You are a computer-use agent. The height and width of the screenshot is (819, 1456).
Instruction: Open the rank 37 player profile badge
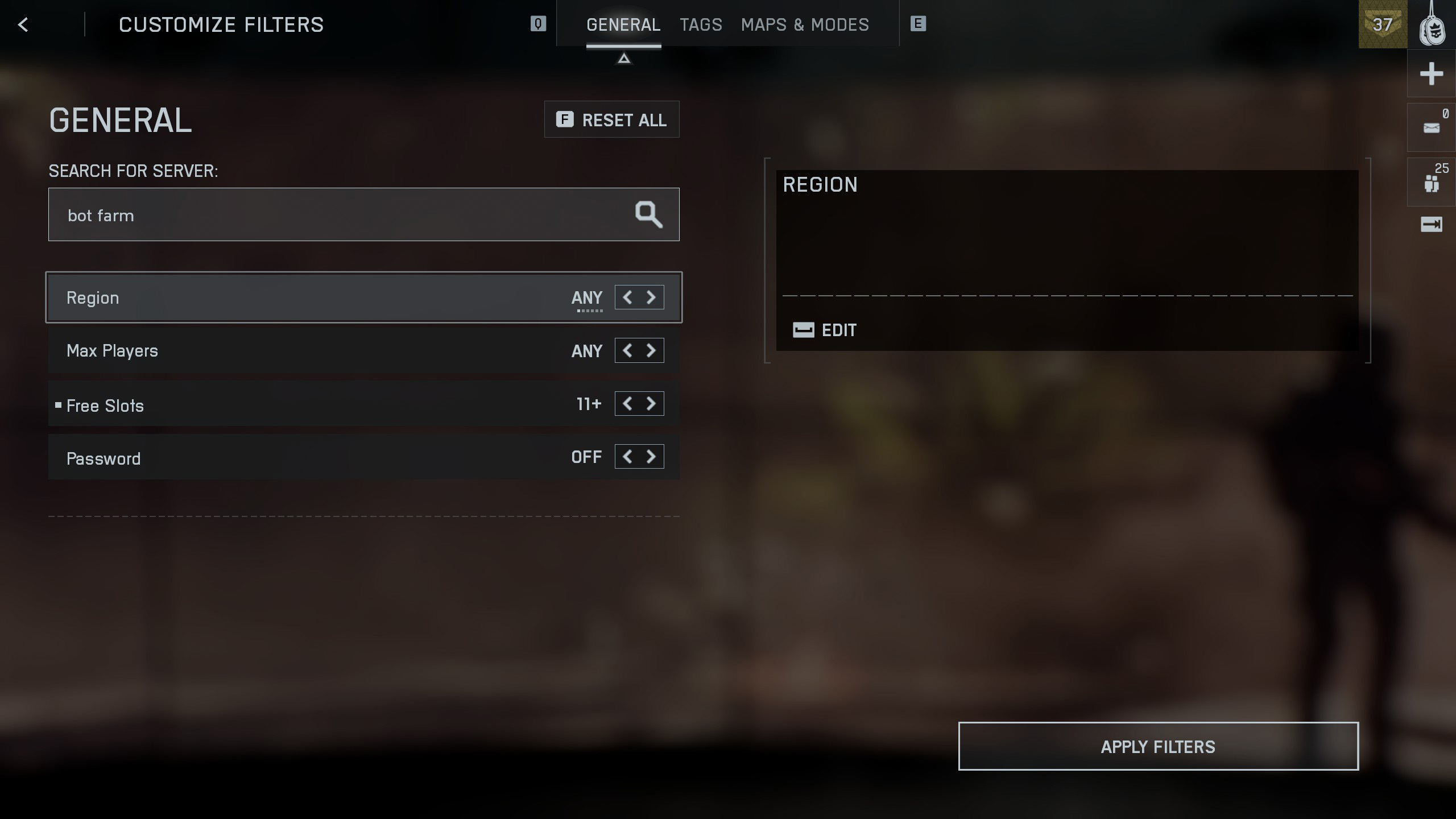[x=1382, y=24]
